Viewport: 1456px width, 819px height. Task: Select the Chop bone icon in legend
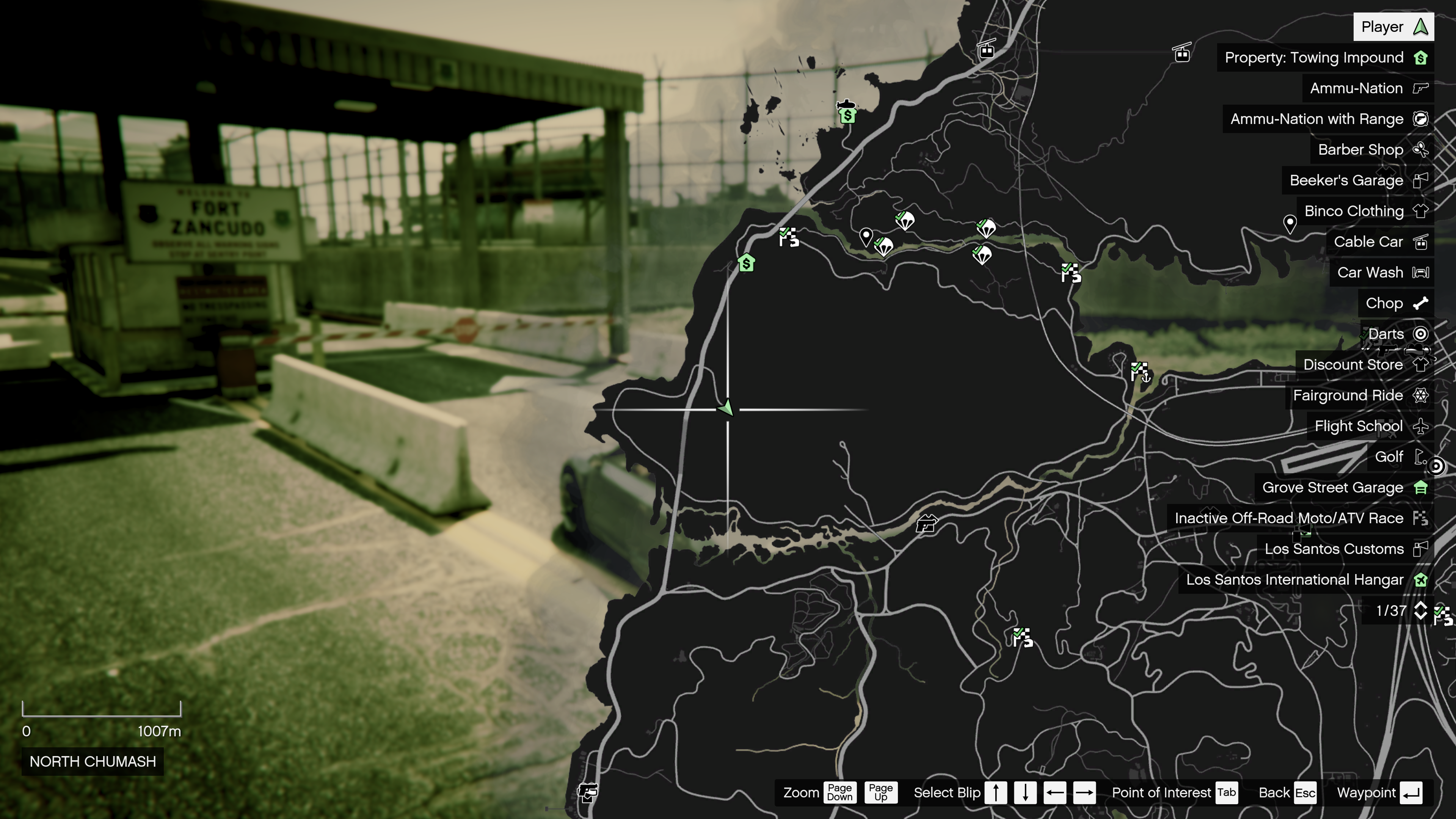(1420, 303)
